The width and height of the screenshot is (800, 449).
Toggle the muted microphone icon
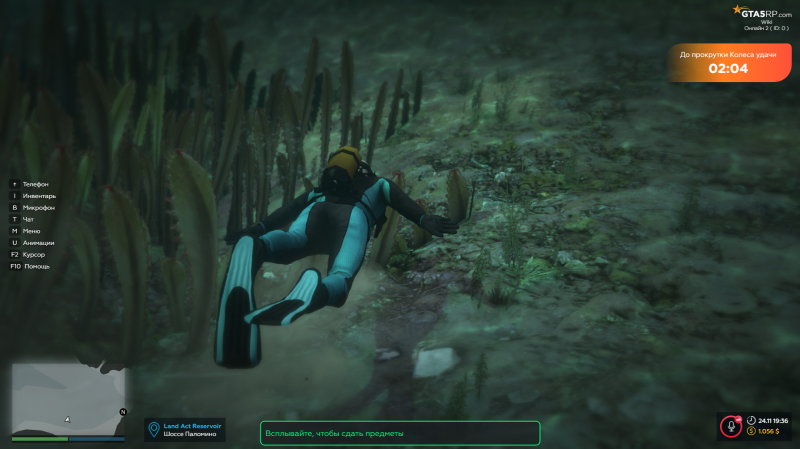[731, 427]
